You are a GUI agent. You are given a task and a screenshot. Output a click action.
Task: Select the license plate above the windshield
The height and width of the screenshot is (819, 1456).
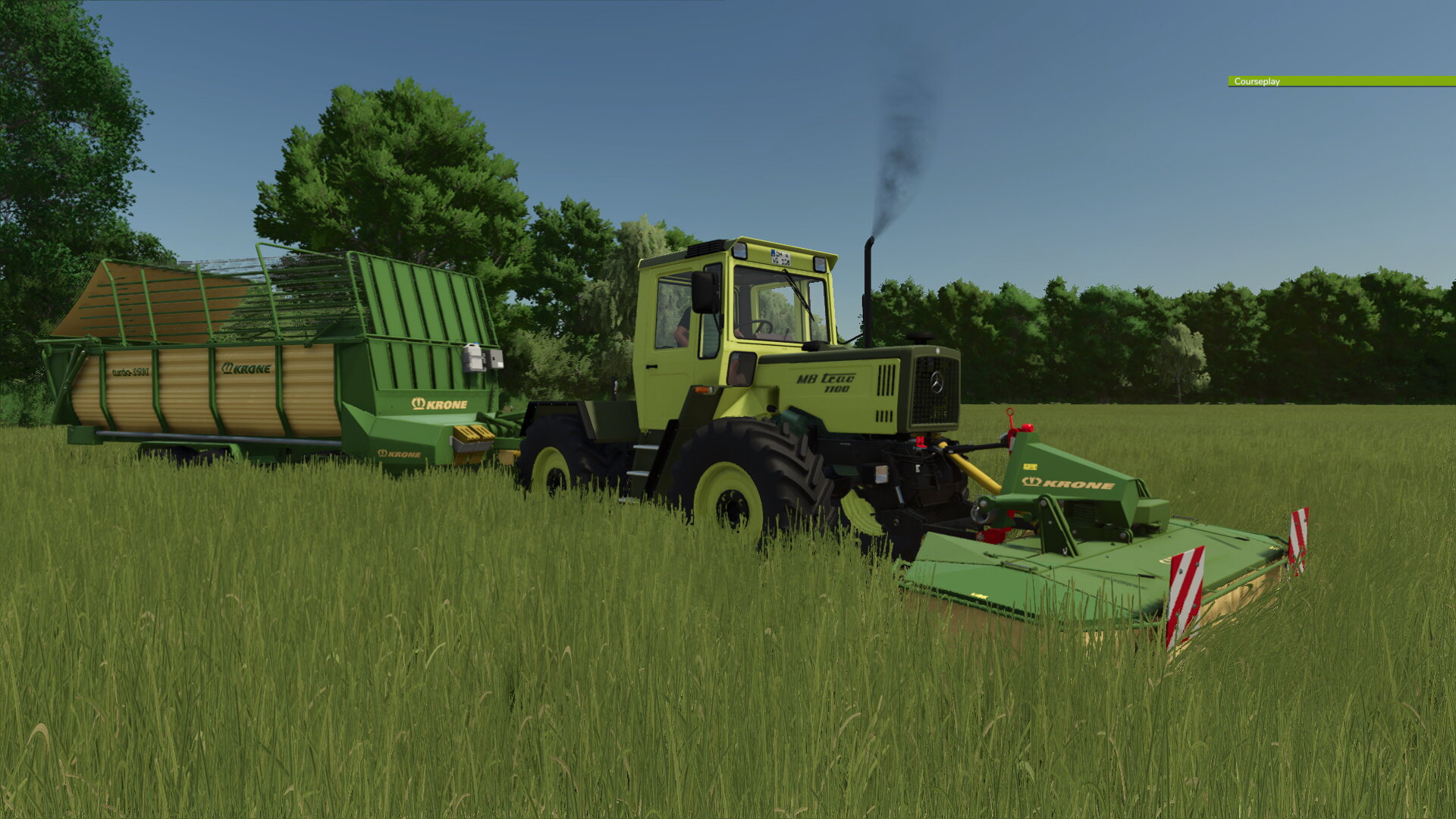(x=781, y=257)
